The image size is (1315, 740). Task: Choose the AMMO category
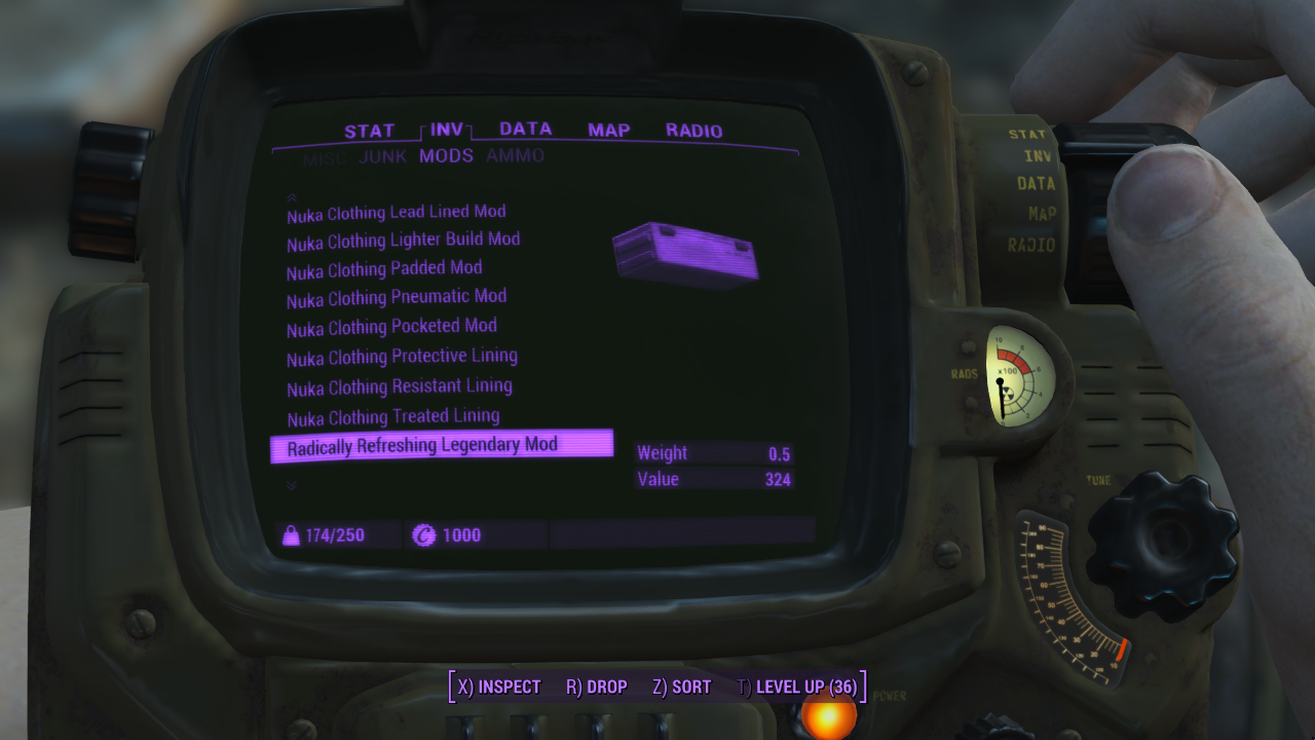[x=515, y=155]
